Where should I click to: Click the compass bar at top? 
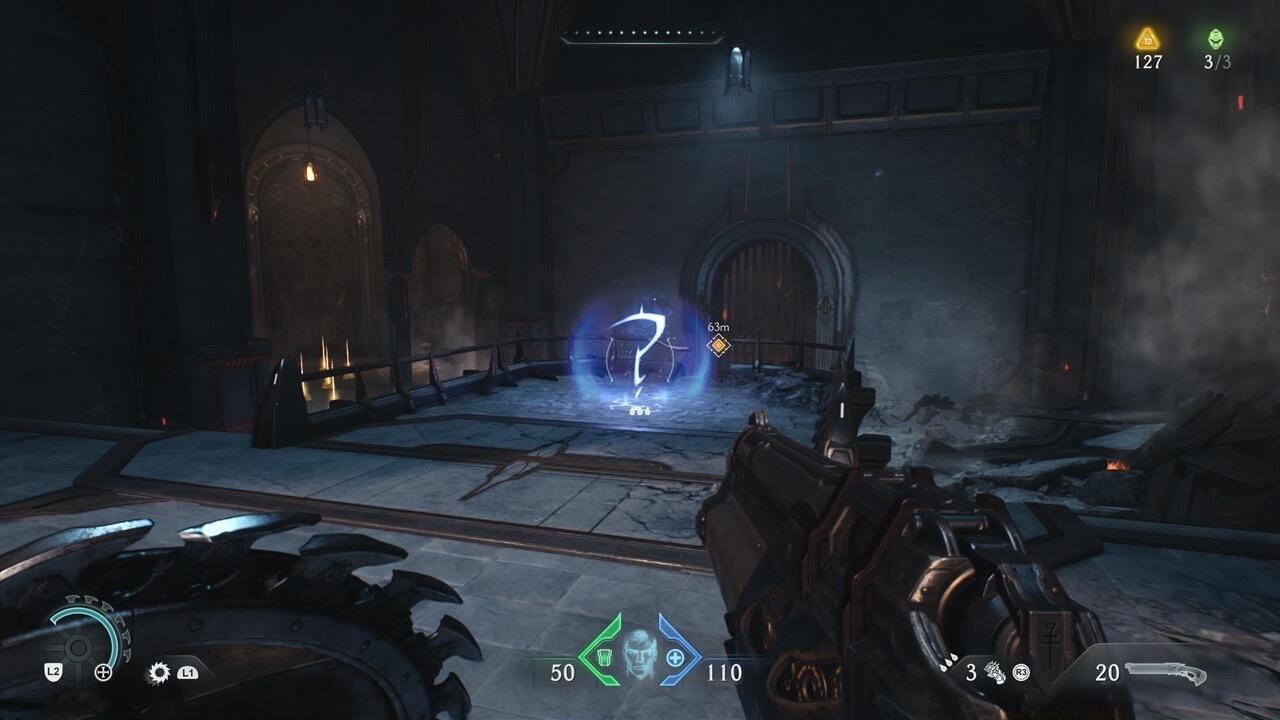point(642,38)
